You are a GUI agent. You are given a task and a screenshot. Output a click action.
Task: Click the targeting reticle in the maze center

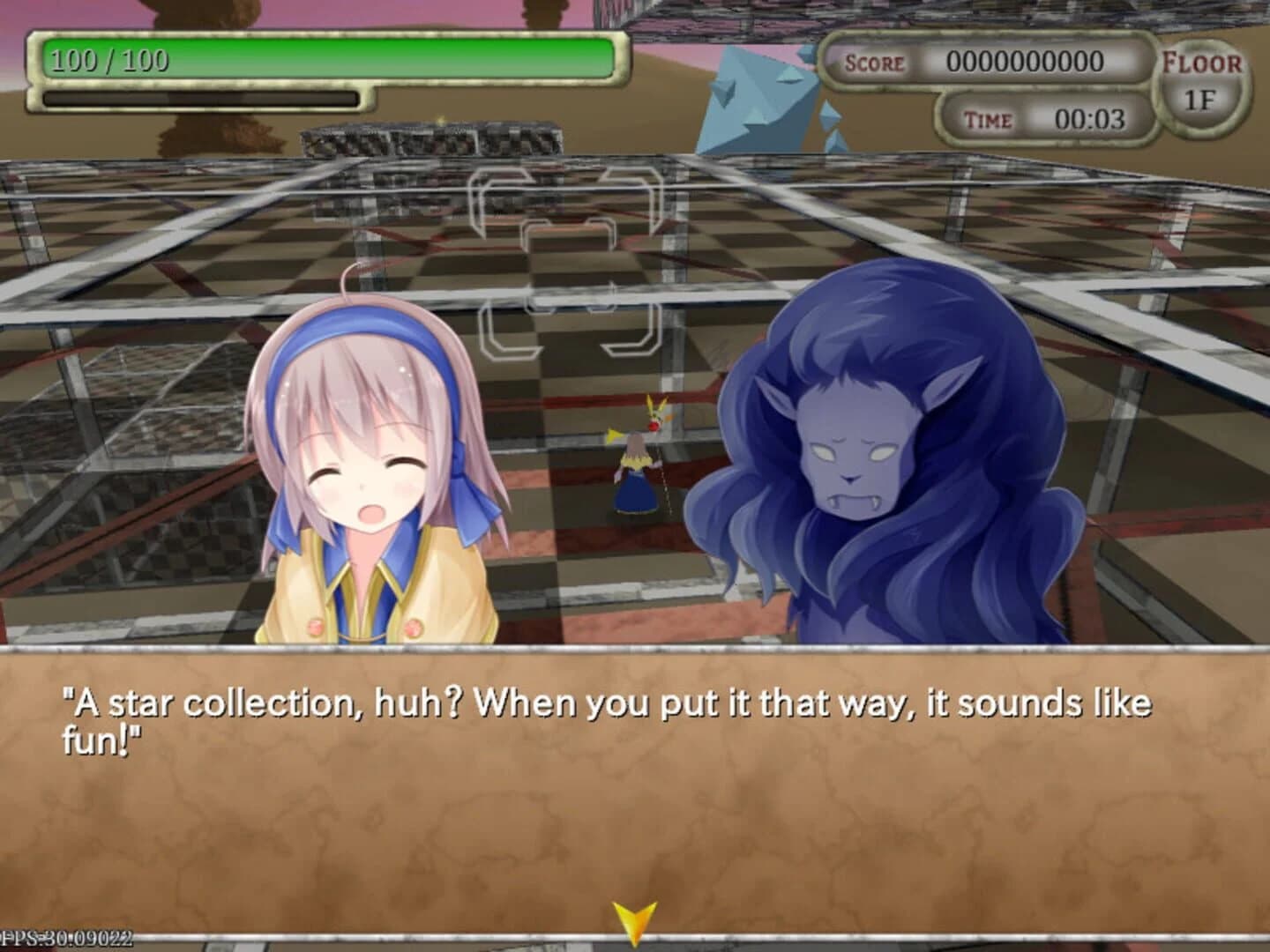[569, 264]
